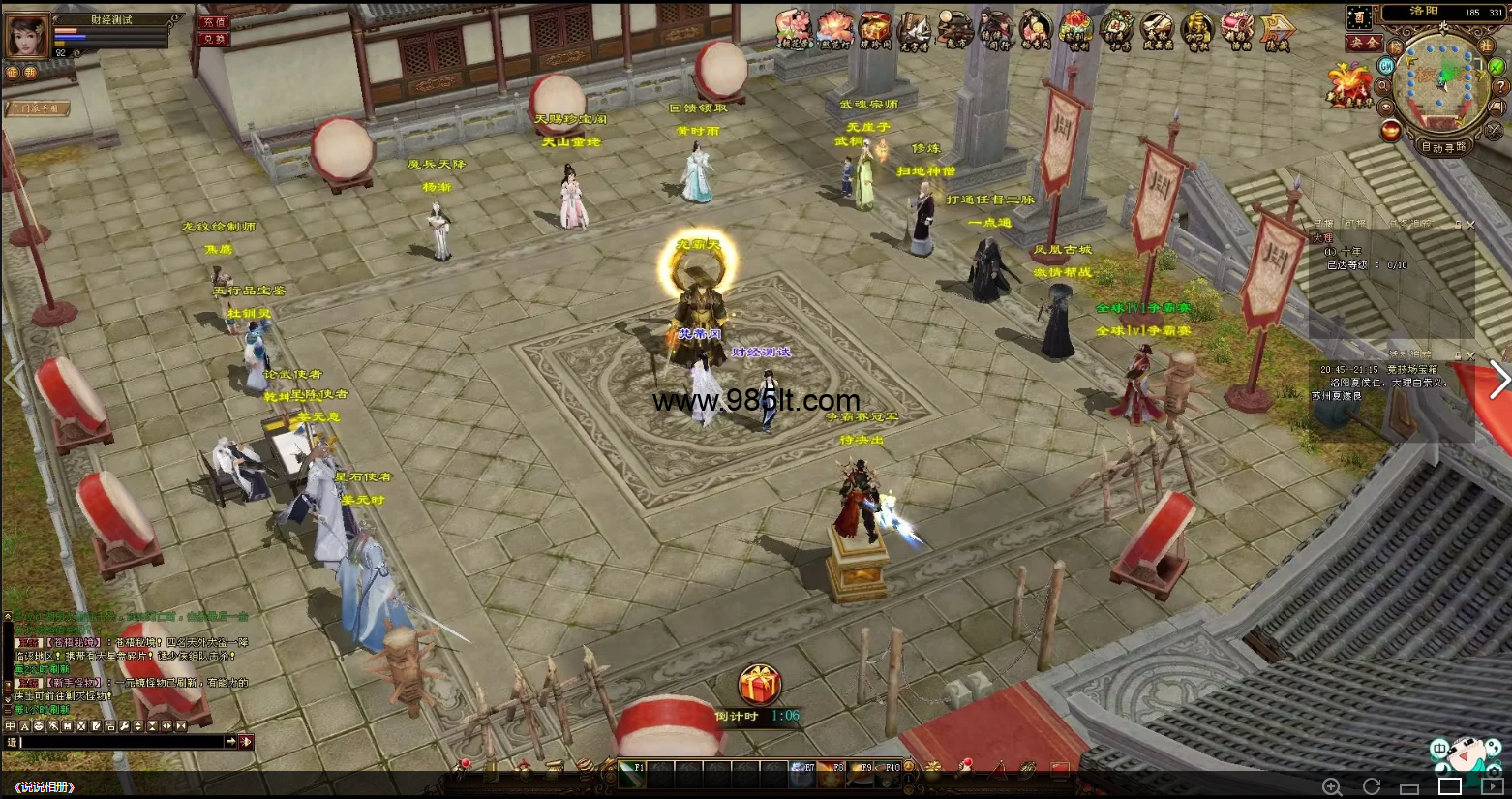Go to next image with right arrow

pos(1498,380)
